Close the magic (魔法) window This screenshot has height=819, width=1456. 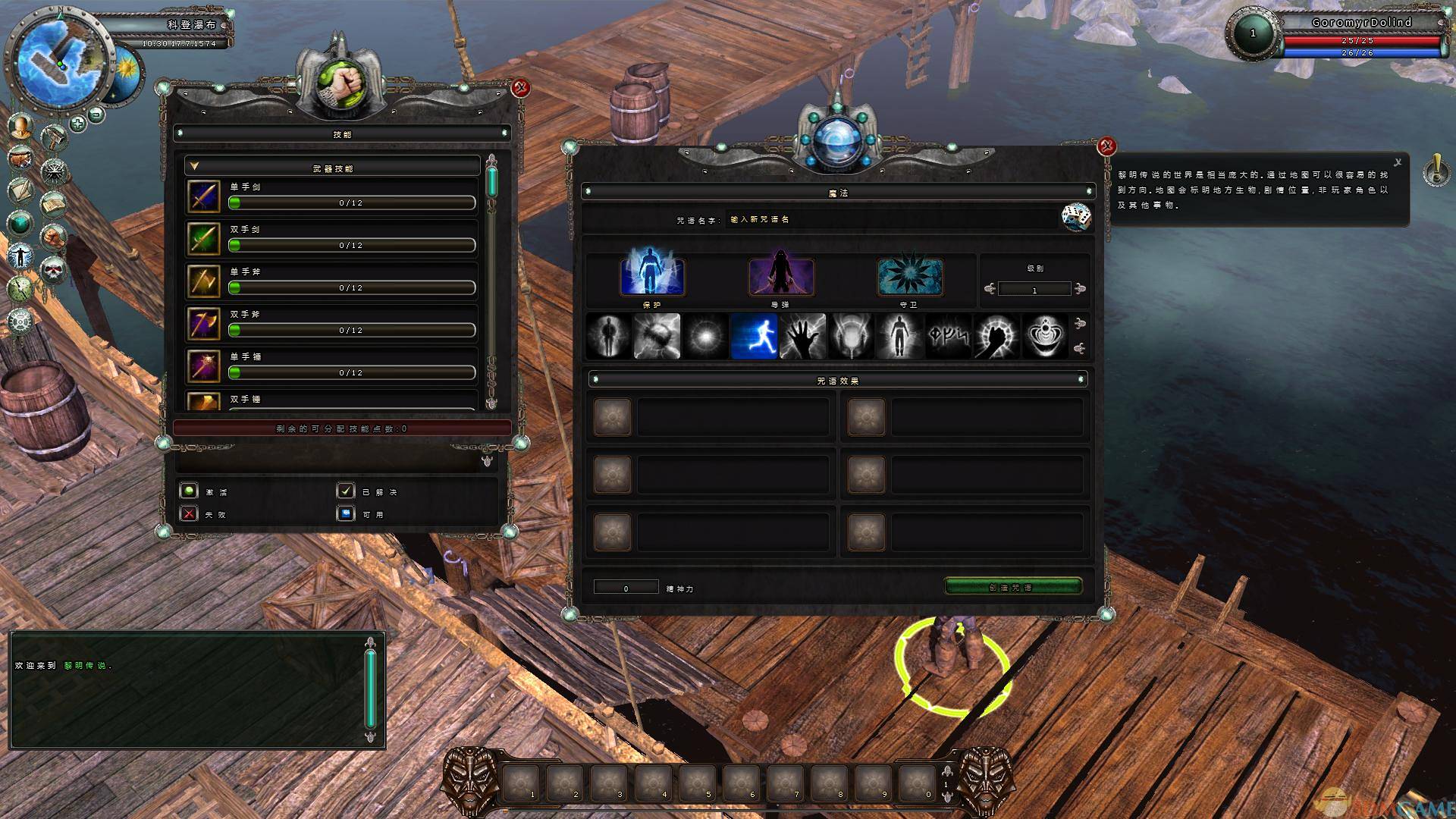1106,146
